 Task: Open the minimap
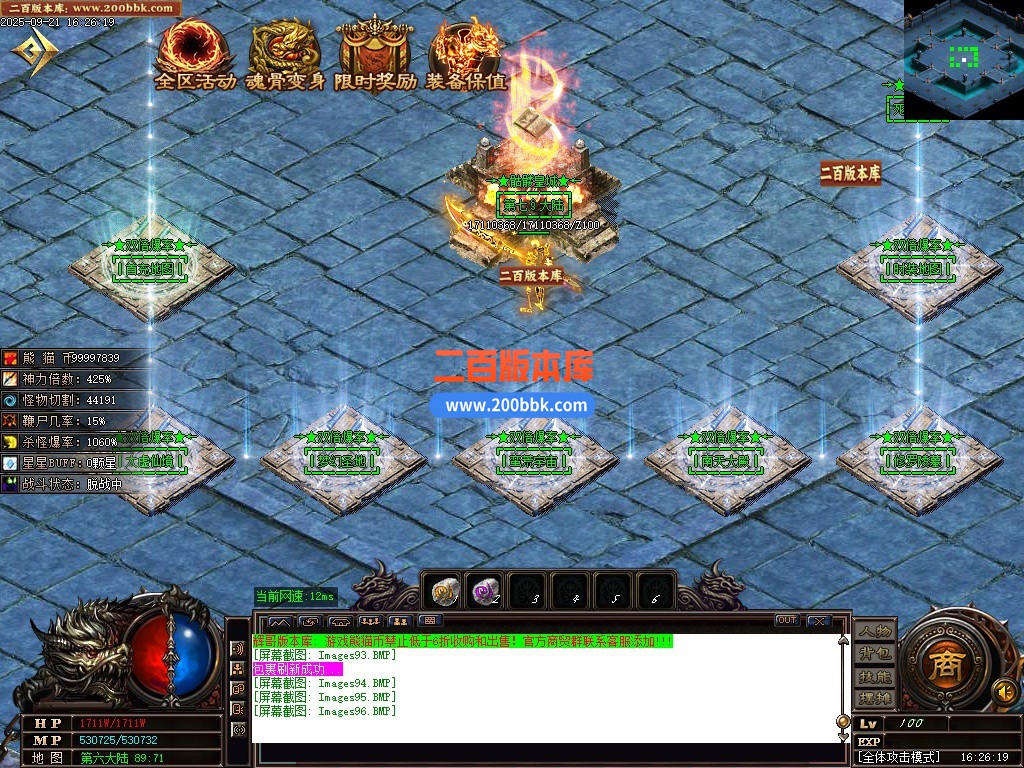tap(963, 58)
